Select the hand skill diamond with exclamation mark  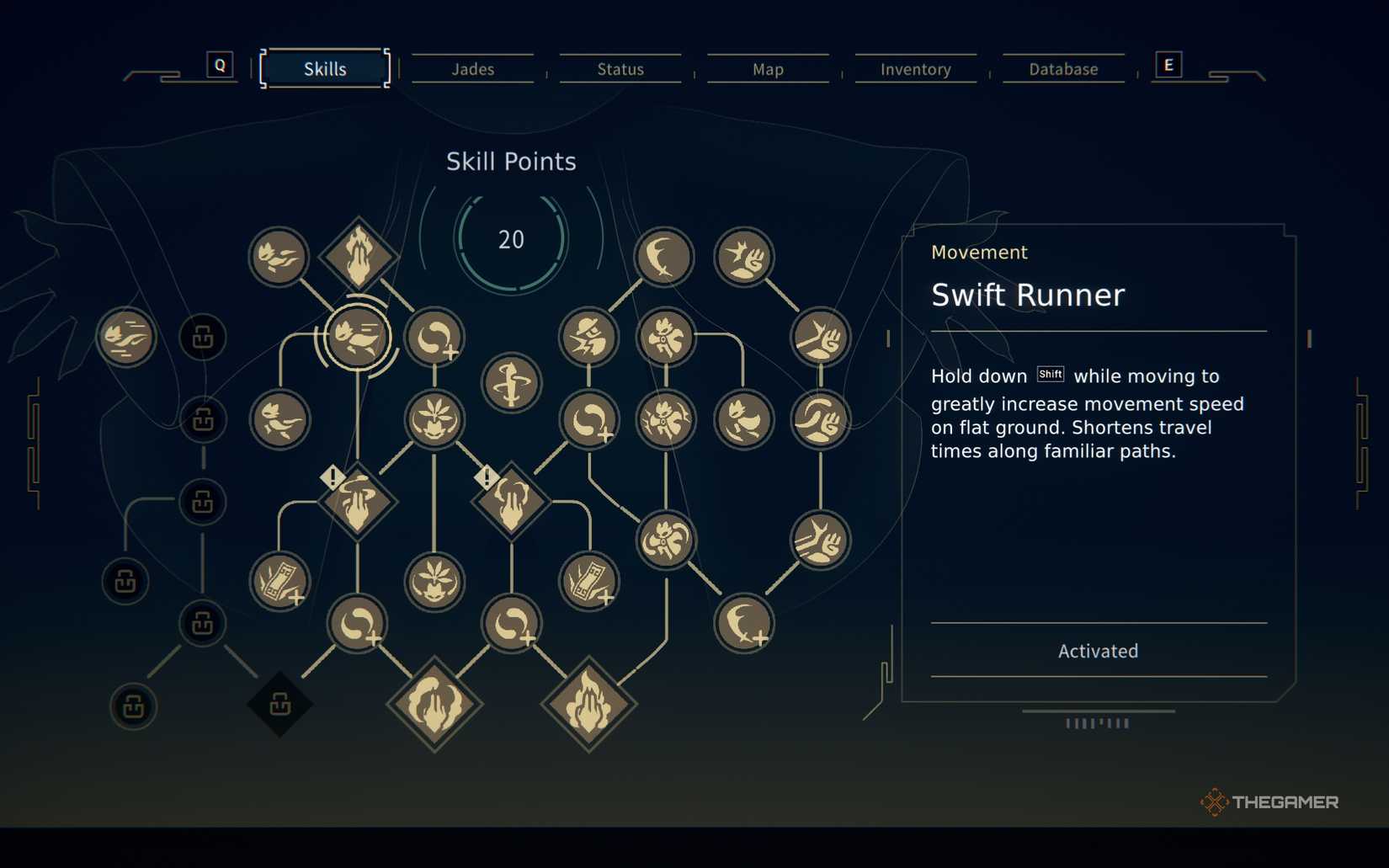[x=359, y=503]
